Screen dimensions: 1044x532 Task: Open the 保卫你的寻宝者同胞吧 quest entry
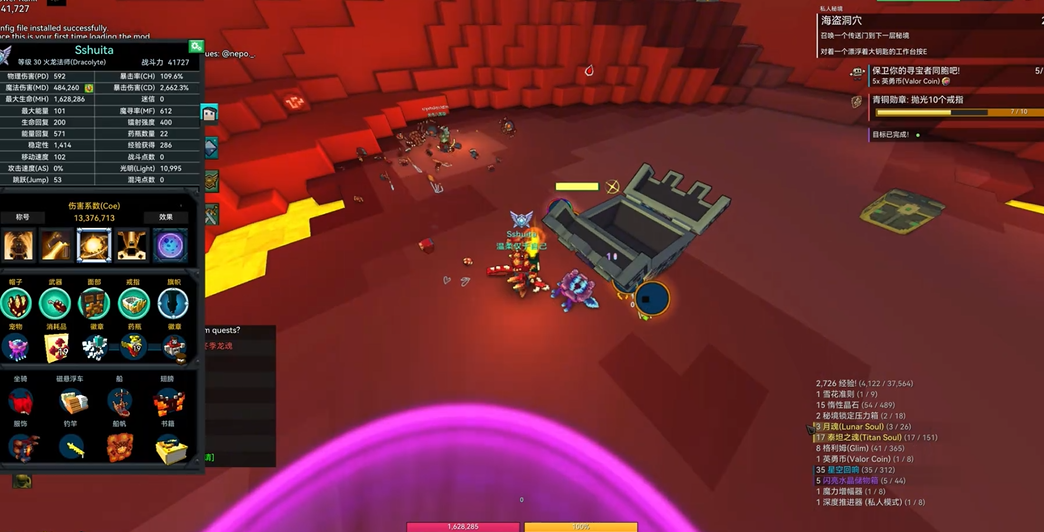click(915, 71)
